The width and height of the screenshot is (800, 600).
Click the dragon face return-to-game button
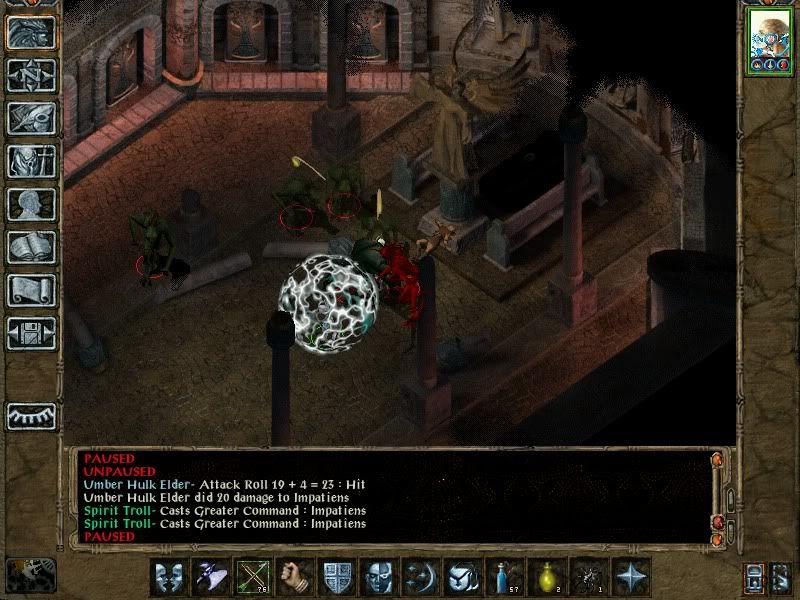(x=31, y=32)
